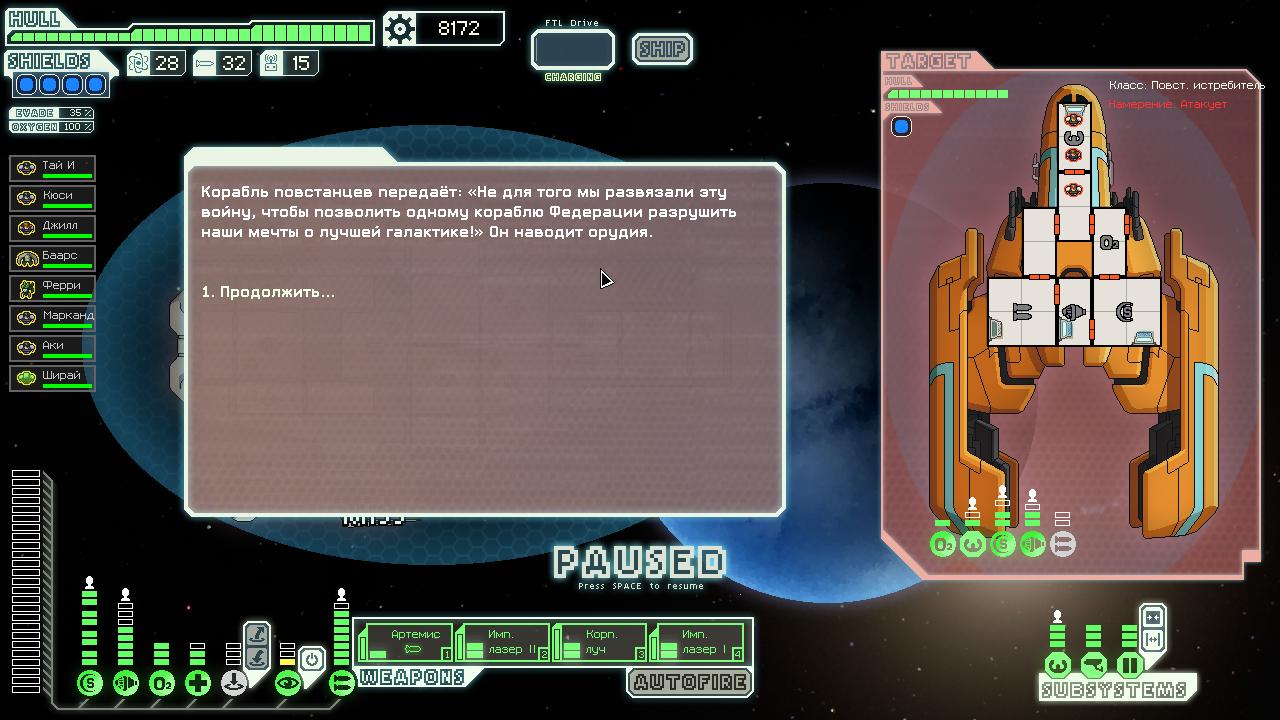
Task: Select the Engines system icon
Action: coord(126,683)
